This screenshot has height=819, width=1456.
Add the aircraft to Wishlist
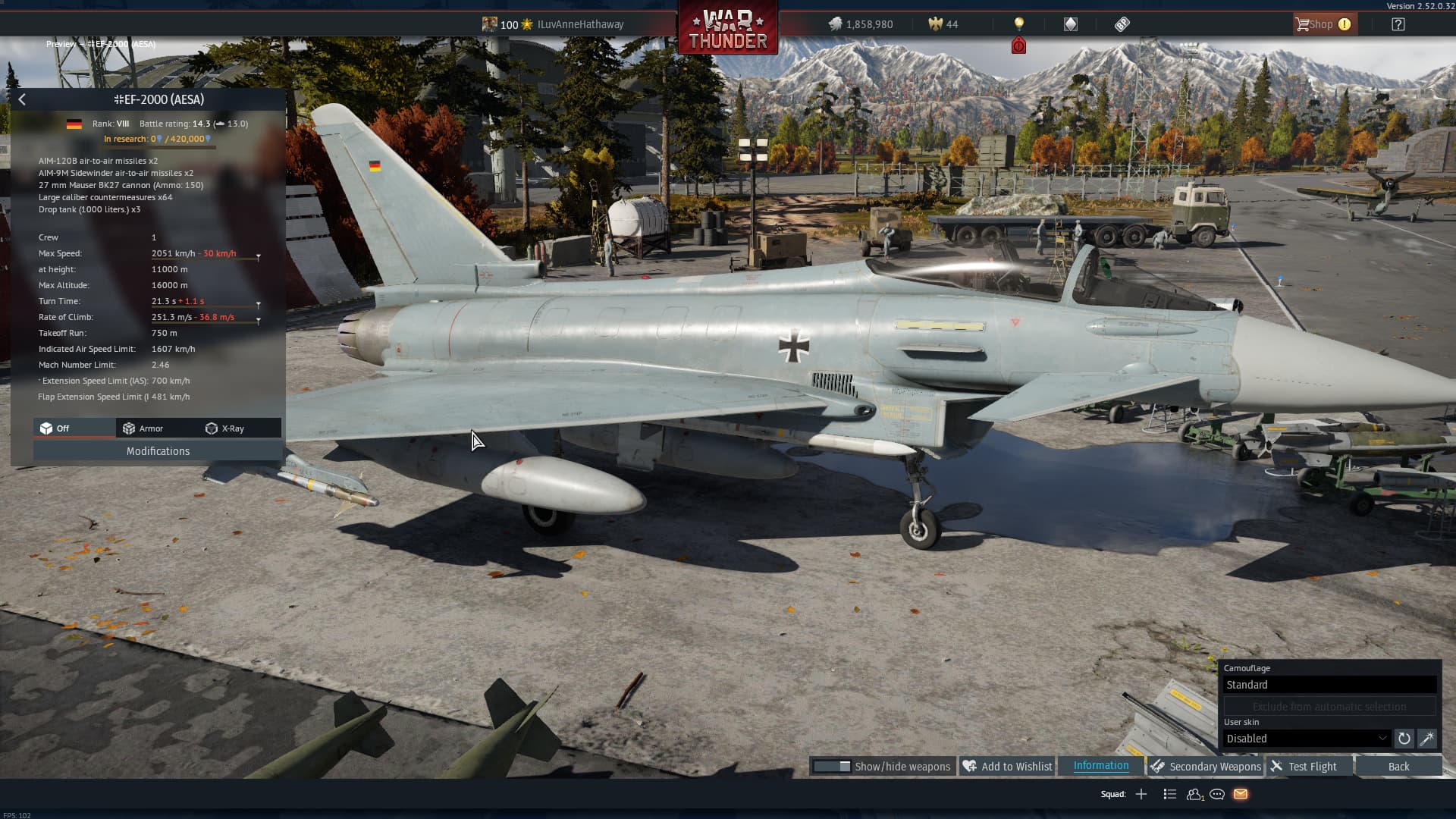tap(1007, 767)
